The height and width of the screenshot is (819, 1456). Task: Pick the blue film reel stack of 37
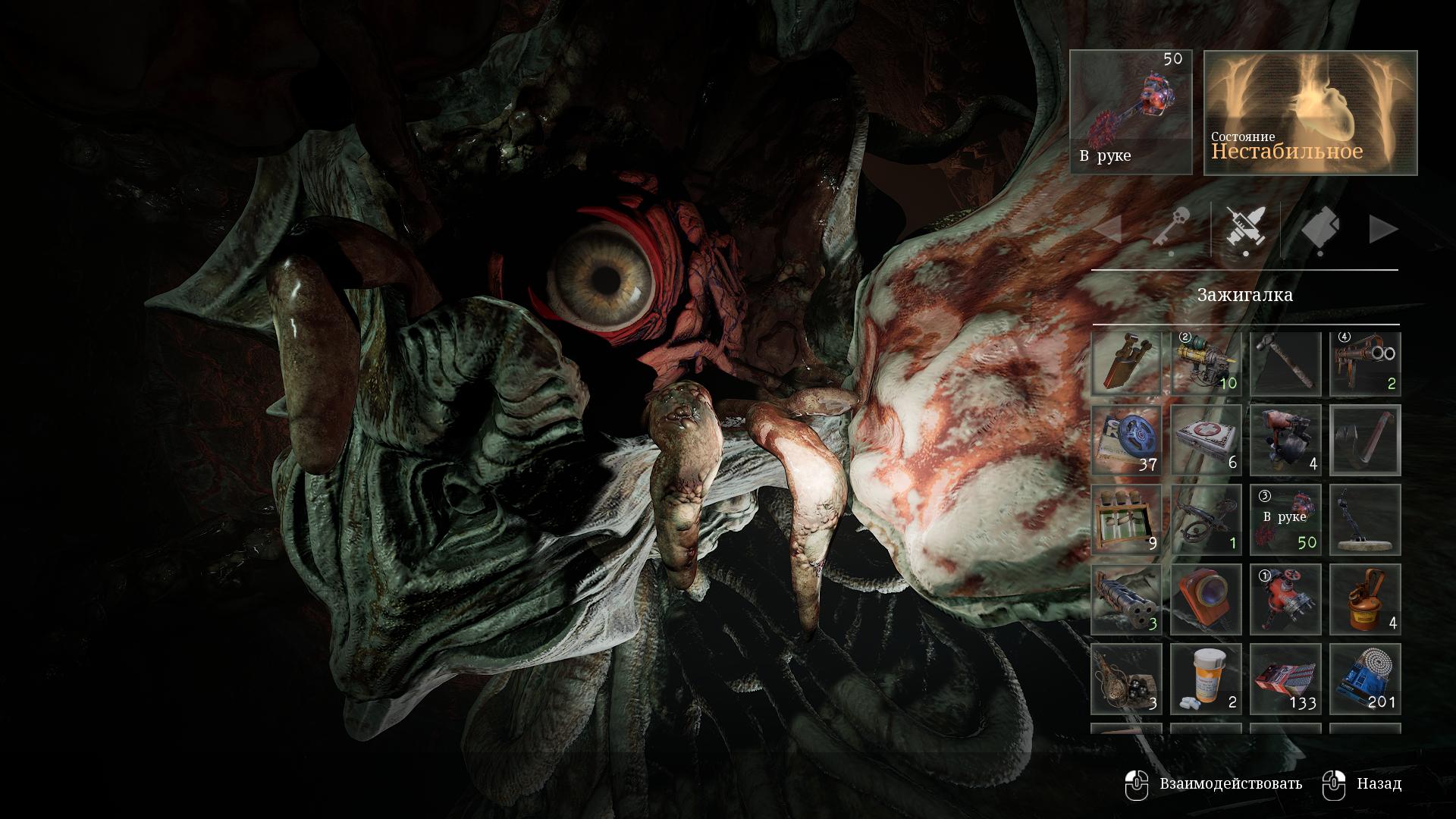point(1126,441)
